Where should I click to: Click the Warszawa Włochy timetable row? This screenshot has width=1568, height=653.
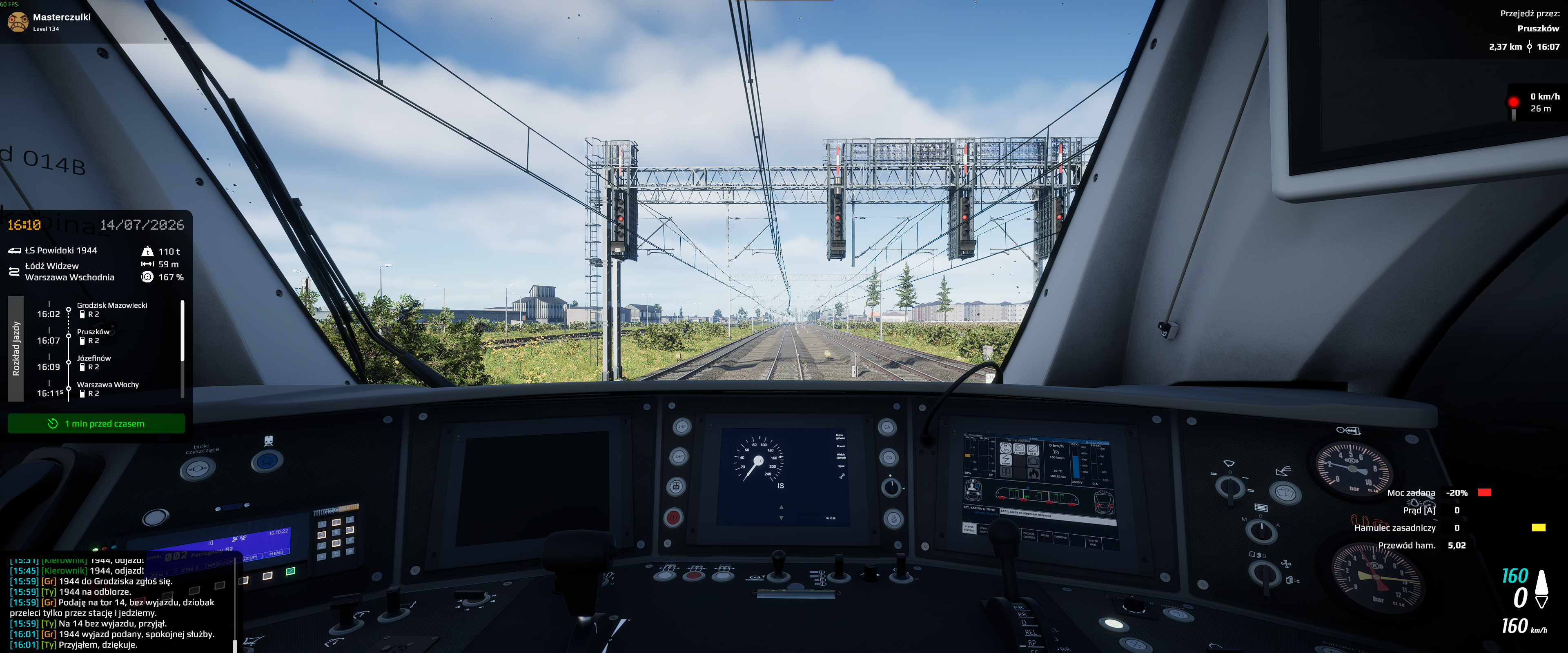[108, 389]
